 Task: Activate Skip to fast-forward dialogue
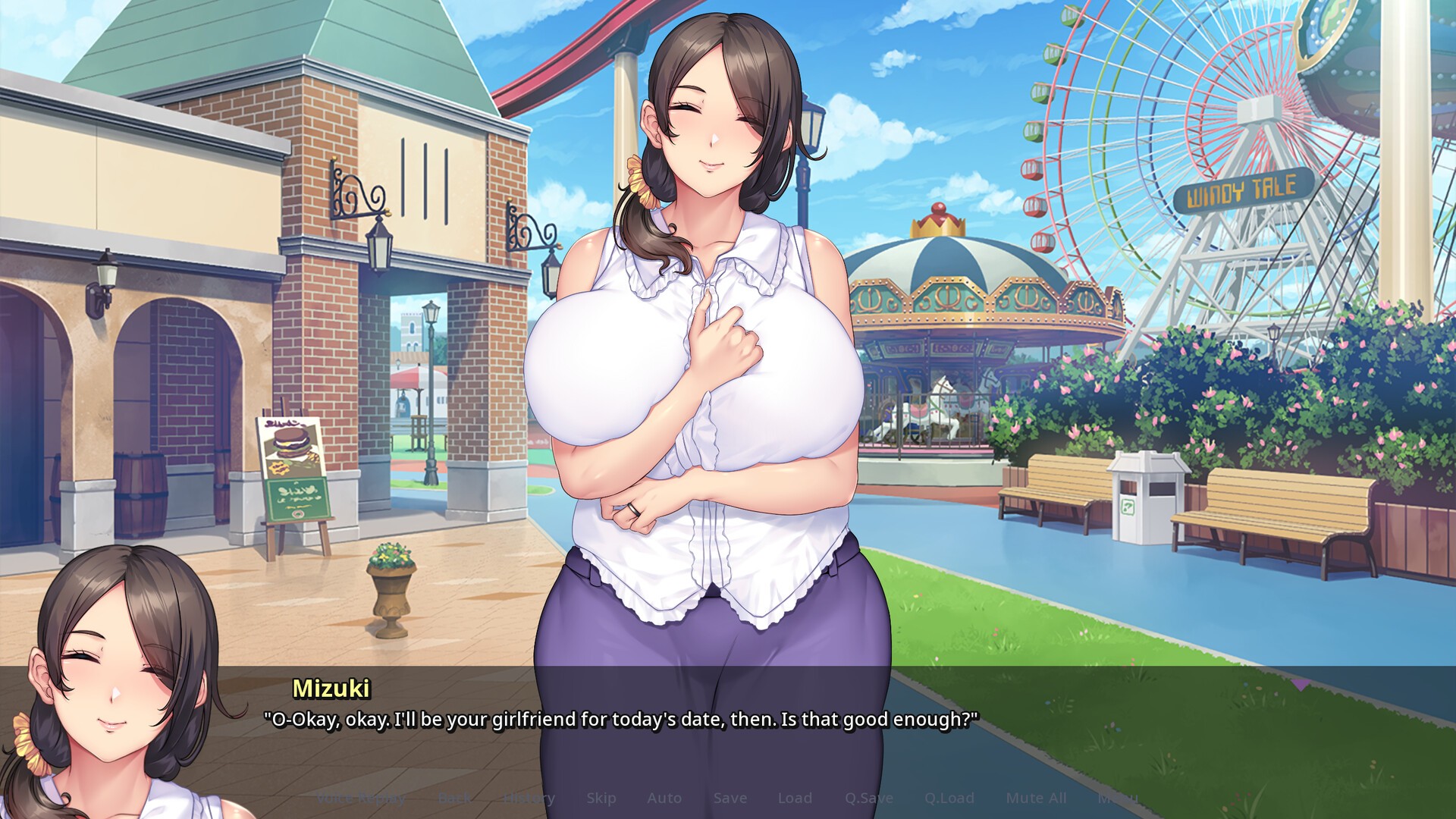coord(601,798)
